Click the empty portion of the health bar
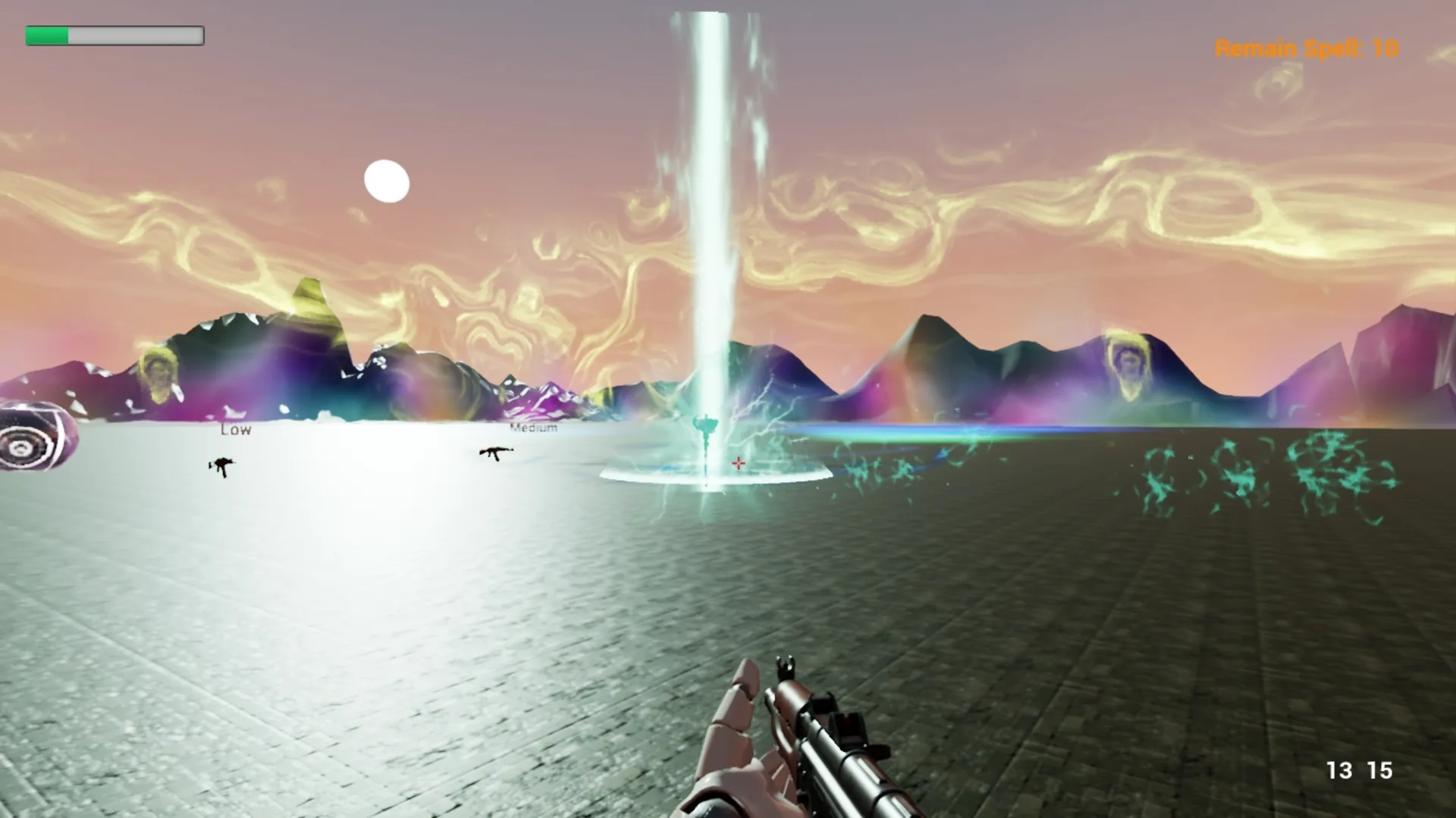Image resolution: width=1456 pixels, height=818 pixels. [x=136, y=35]
